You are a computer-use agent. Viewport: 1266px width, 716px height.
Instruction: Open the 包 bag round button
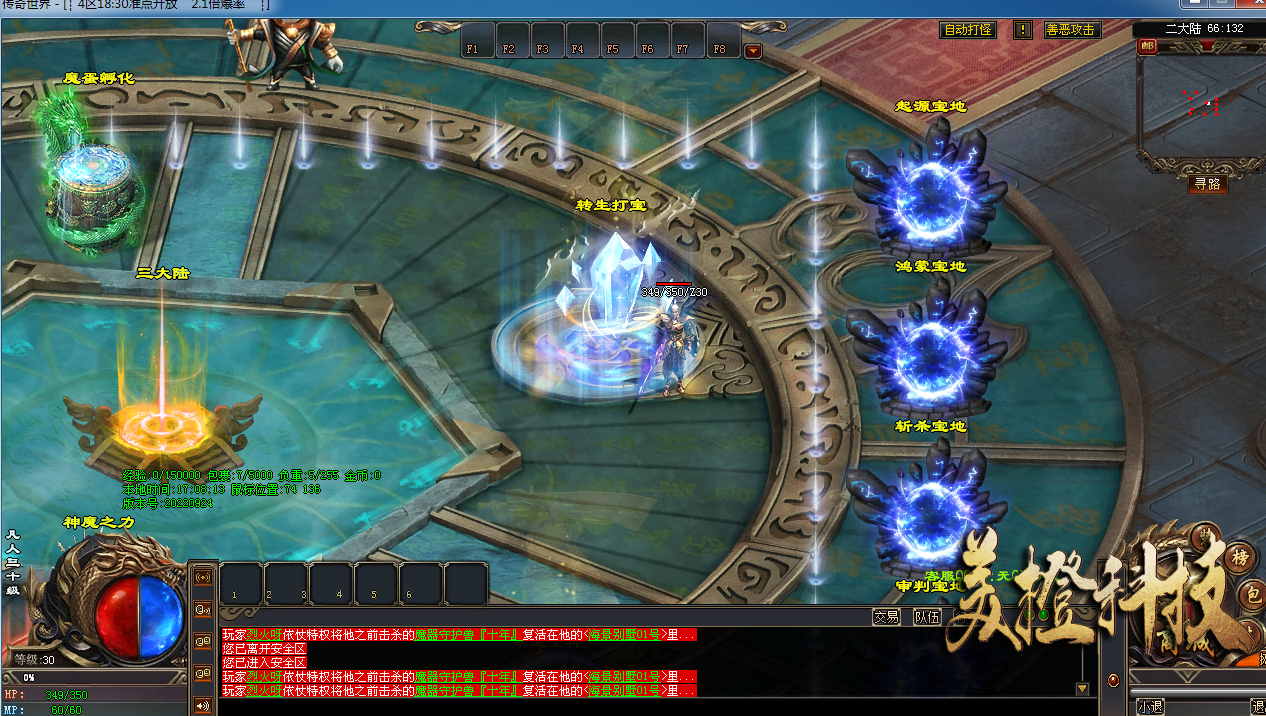click(1253, 597)
